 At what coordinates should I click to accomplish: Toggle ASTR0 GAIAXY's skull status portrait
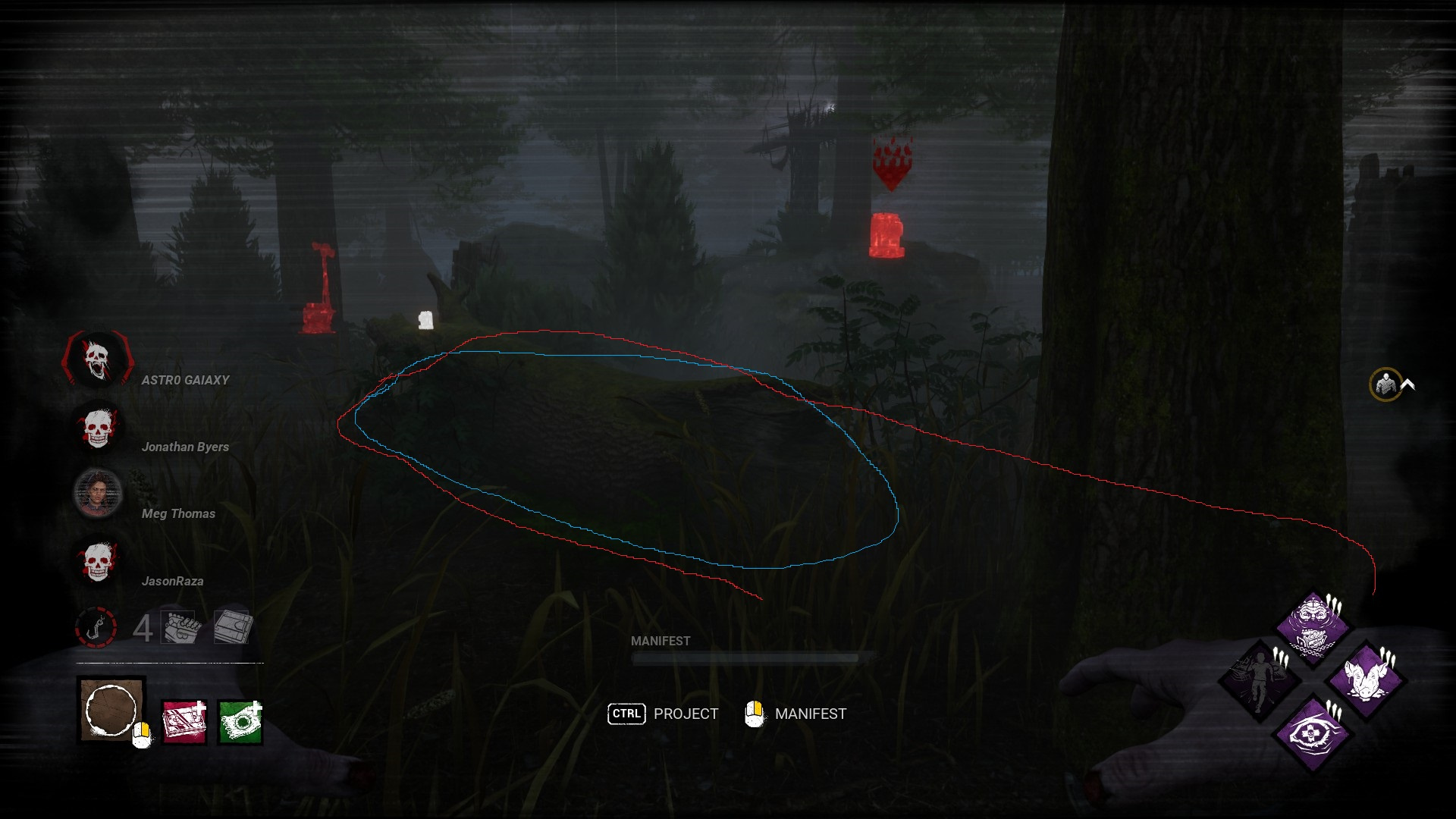(x=97, y=360)
